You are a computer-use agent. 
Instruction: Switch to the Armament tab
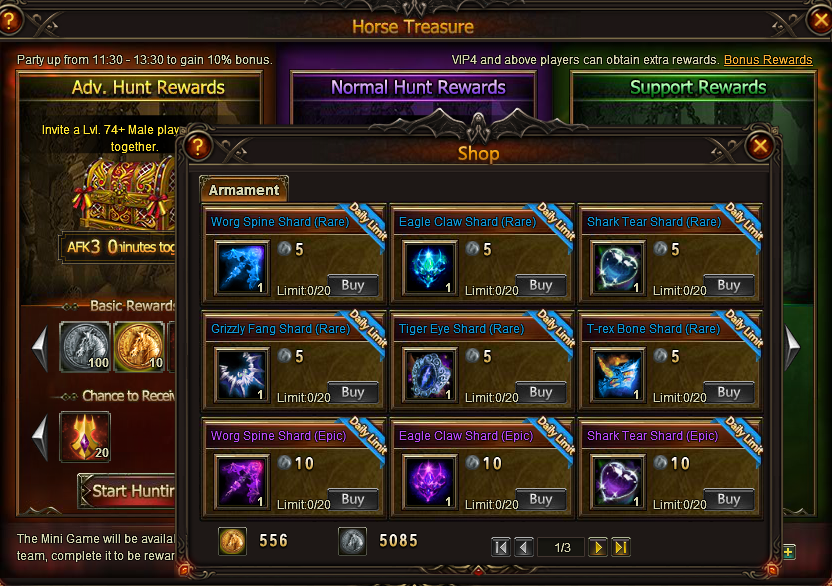(244, 190)
